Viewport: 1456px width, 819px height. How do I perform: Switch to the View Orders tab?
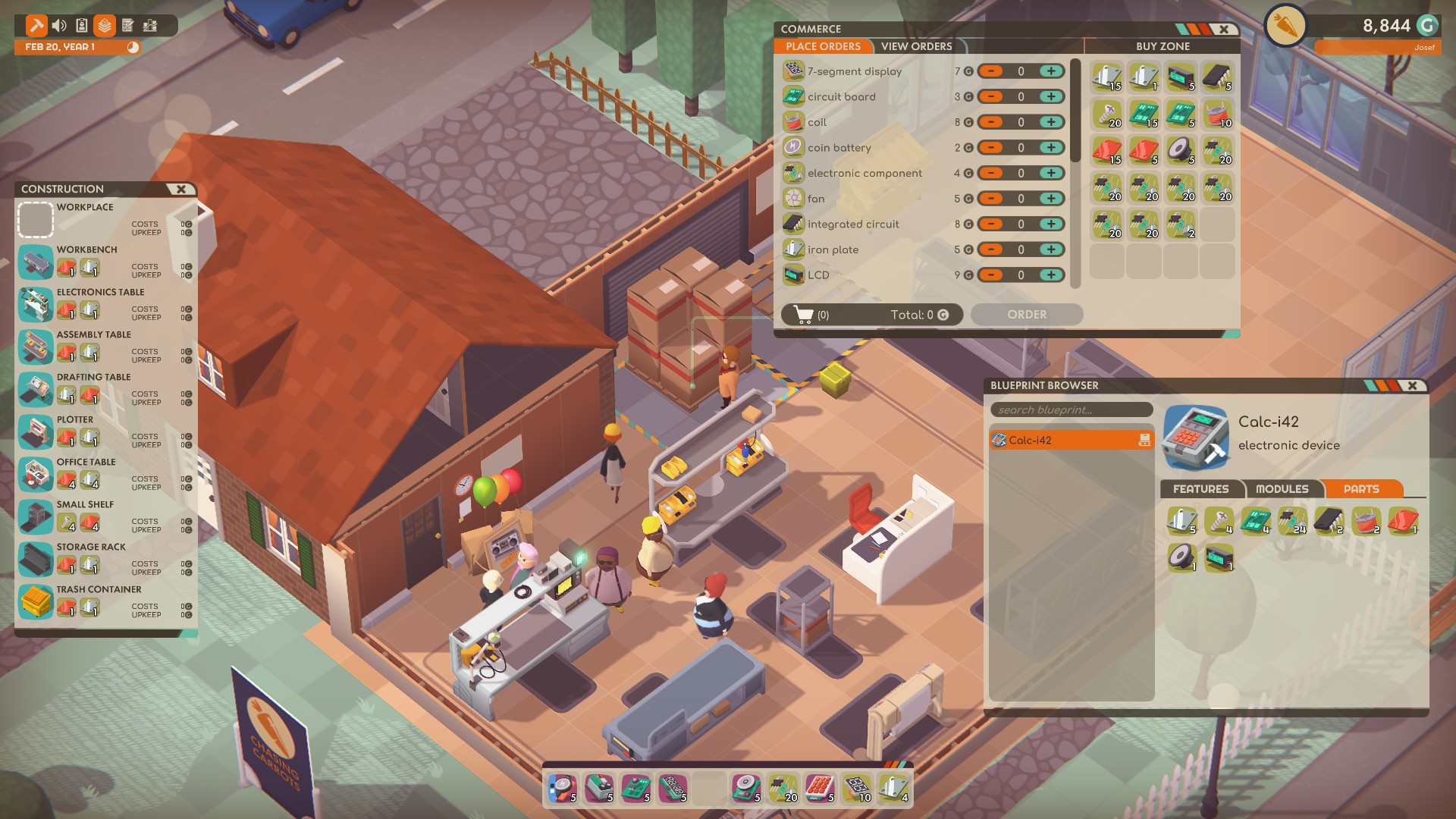pos(915,46)
